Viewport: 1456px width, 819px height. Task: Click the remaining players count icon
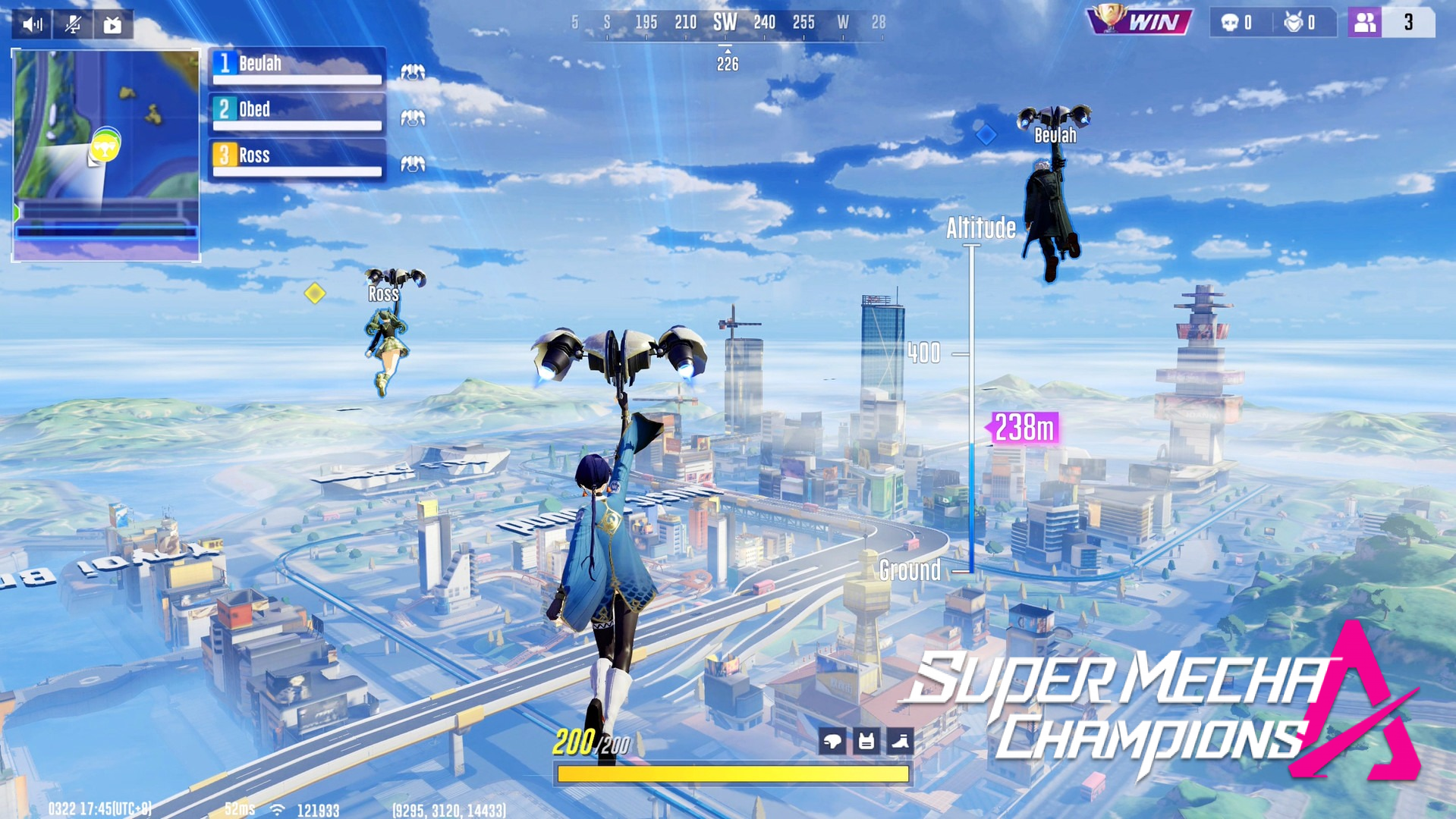[x=1364, y=23]
